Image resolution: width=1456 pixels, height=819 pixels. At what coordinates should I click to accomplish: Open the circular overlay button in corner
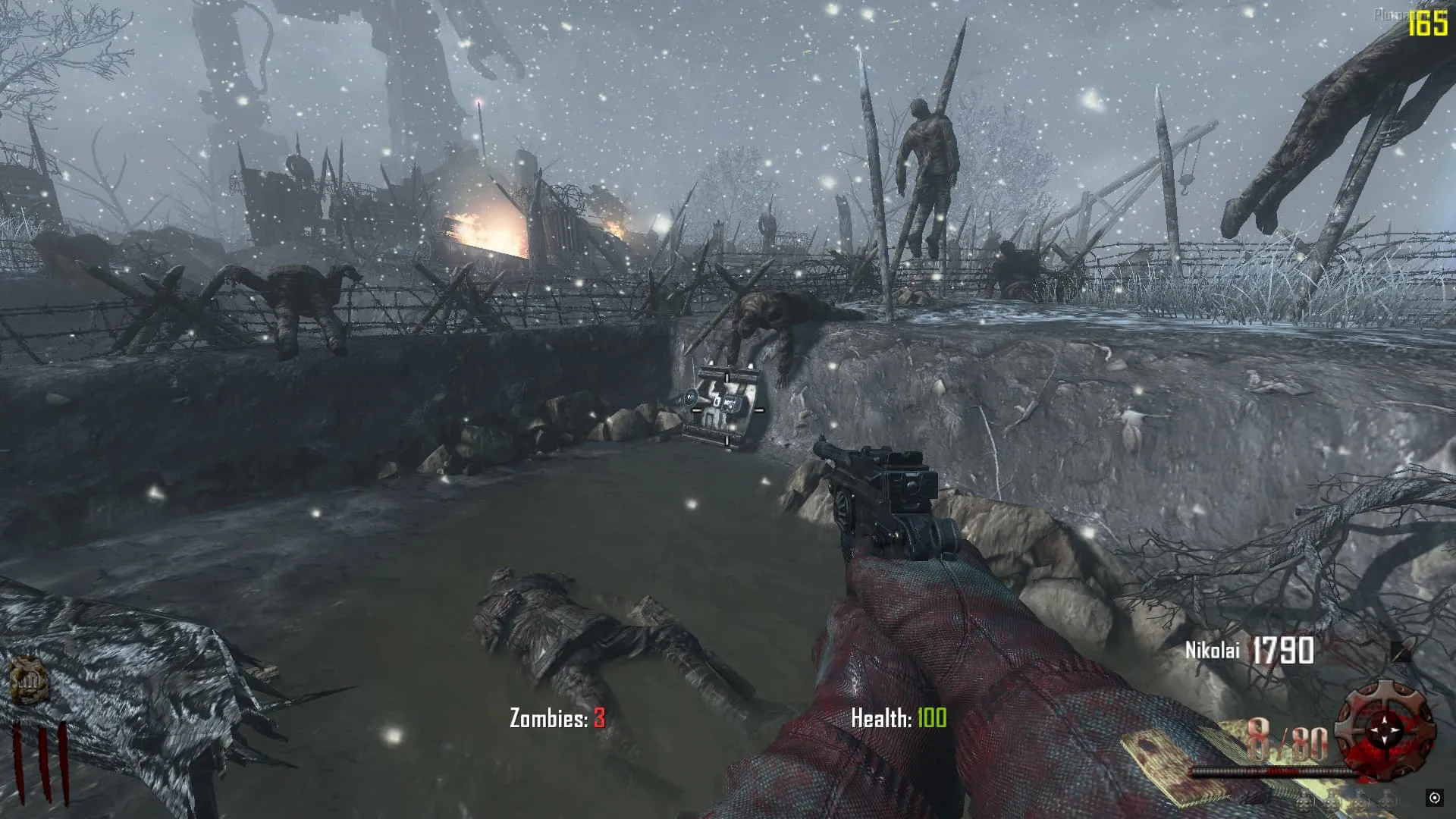click(x=1434, y=797)
